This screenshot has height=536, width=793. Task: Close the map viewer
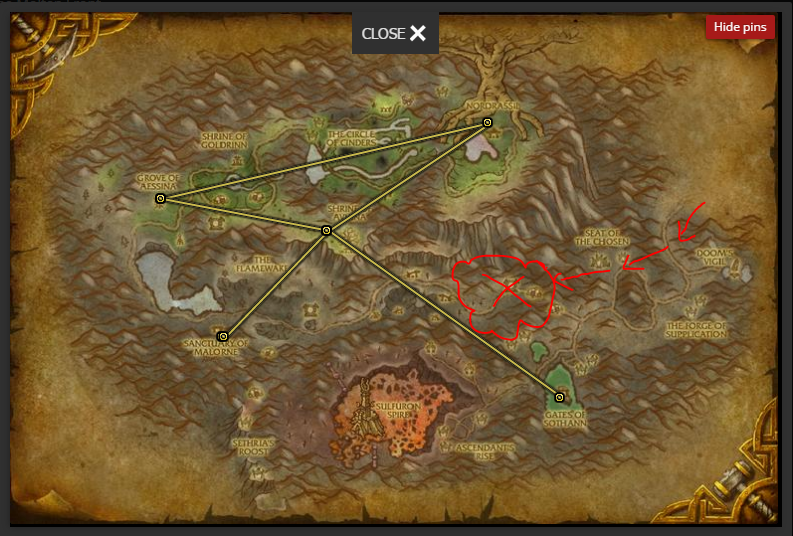click(394, 34)
